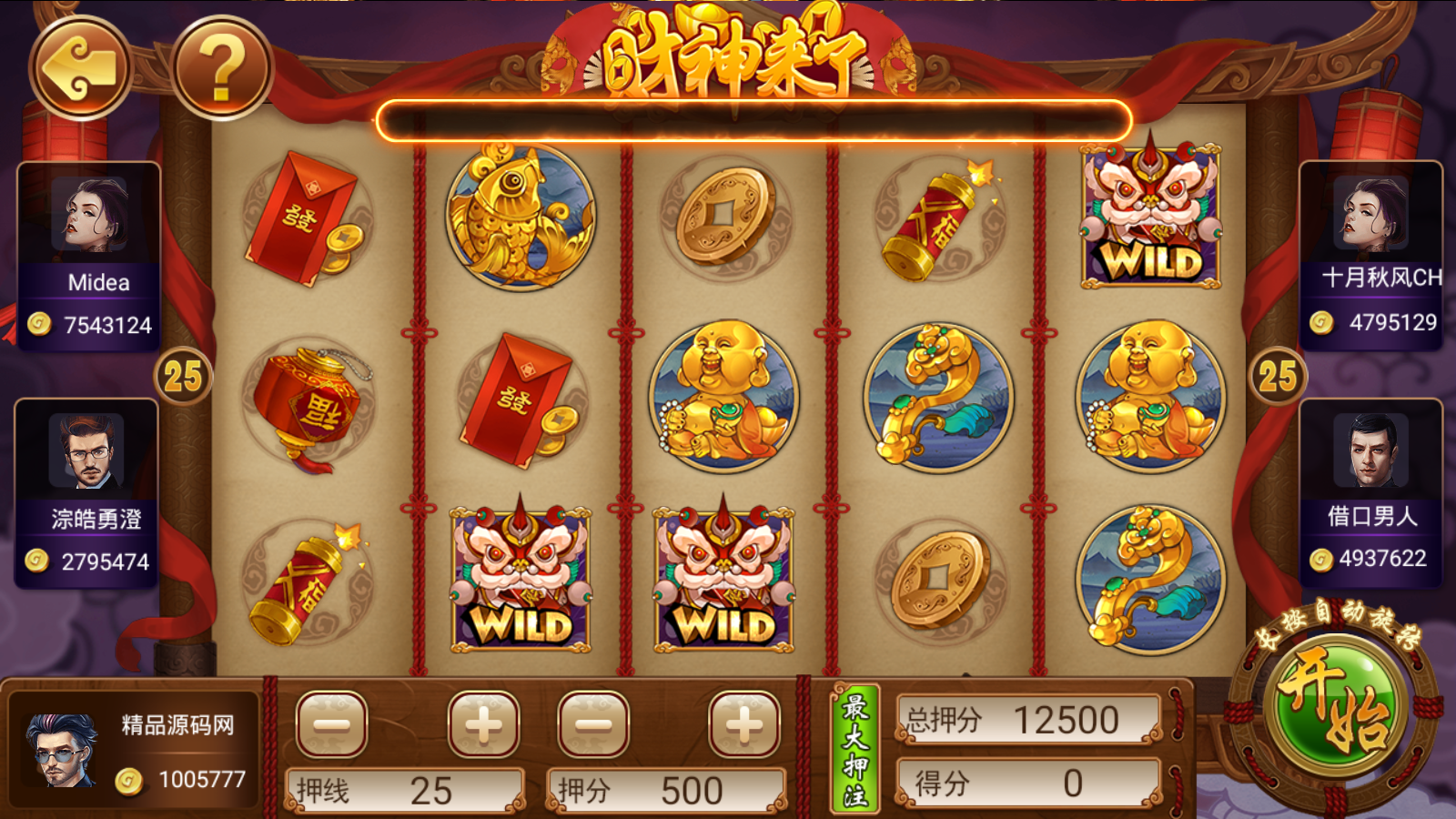Screen dimensions: 1456x819
Task: Decrease the 押分 bet amount
Action: tap(593, 724)
